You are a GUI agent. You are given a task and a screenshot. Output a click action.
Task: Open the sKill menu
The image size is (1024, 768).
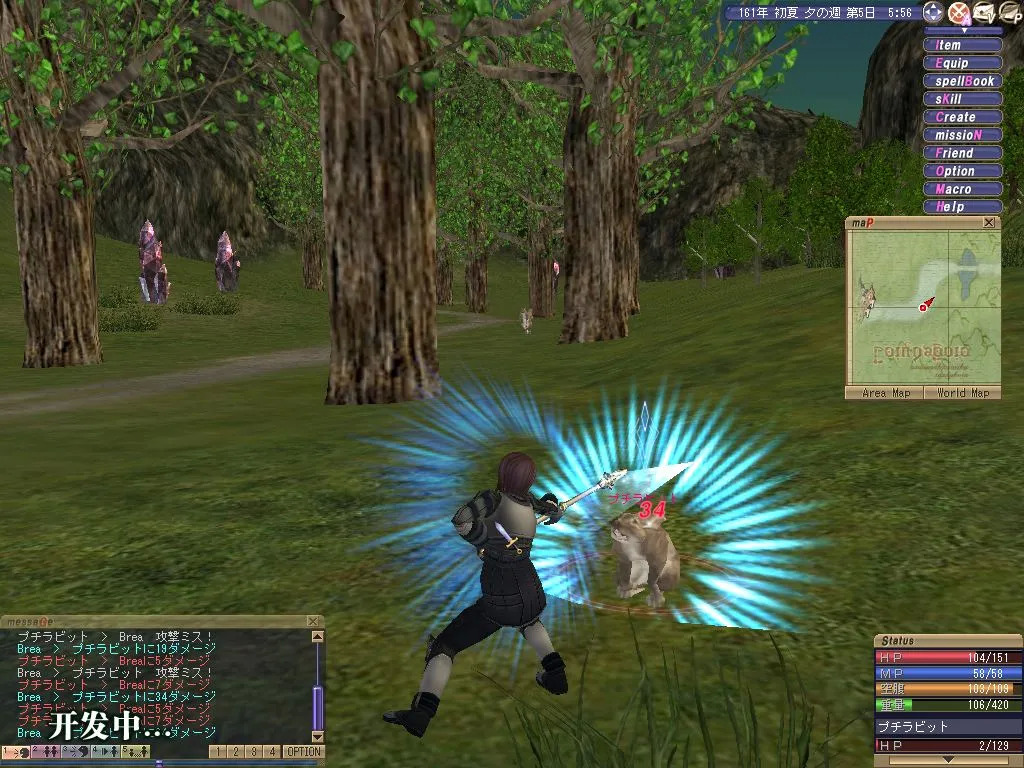962,99
